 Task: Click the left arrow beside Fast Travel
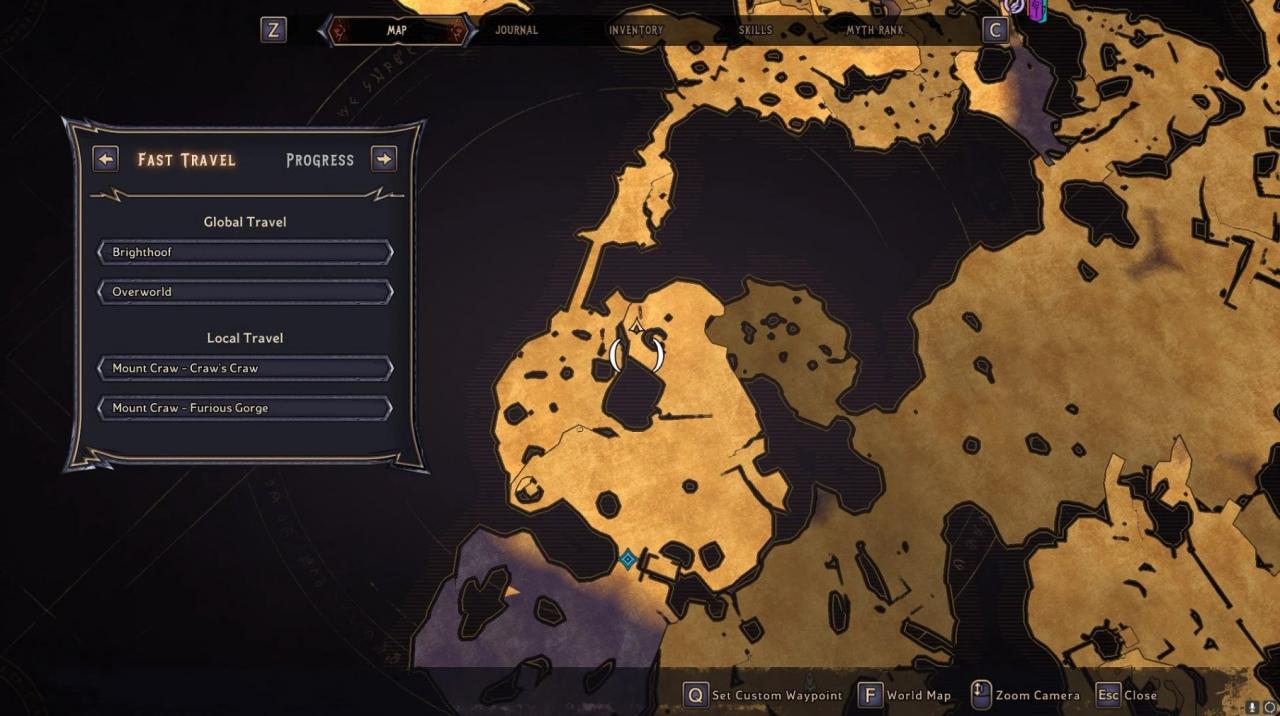(106, 159)
